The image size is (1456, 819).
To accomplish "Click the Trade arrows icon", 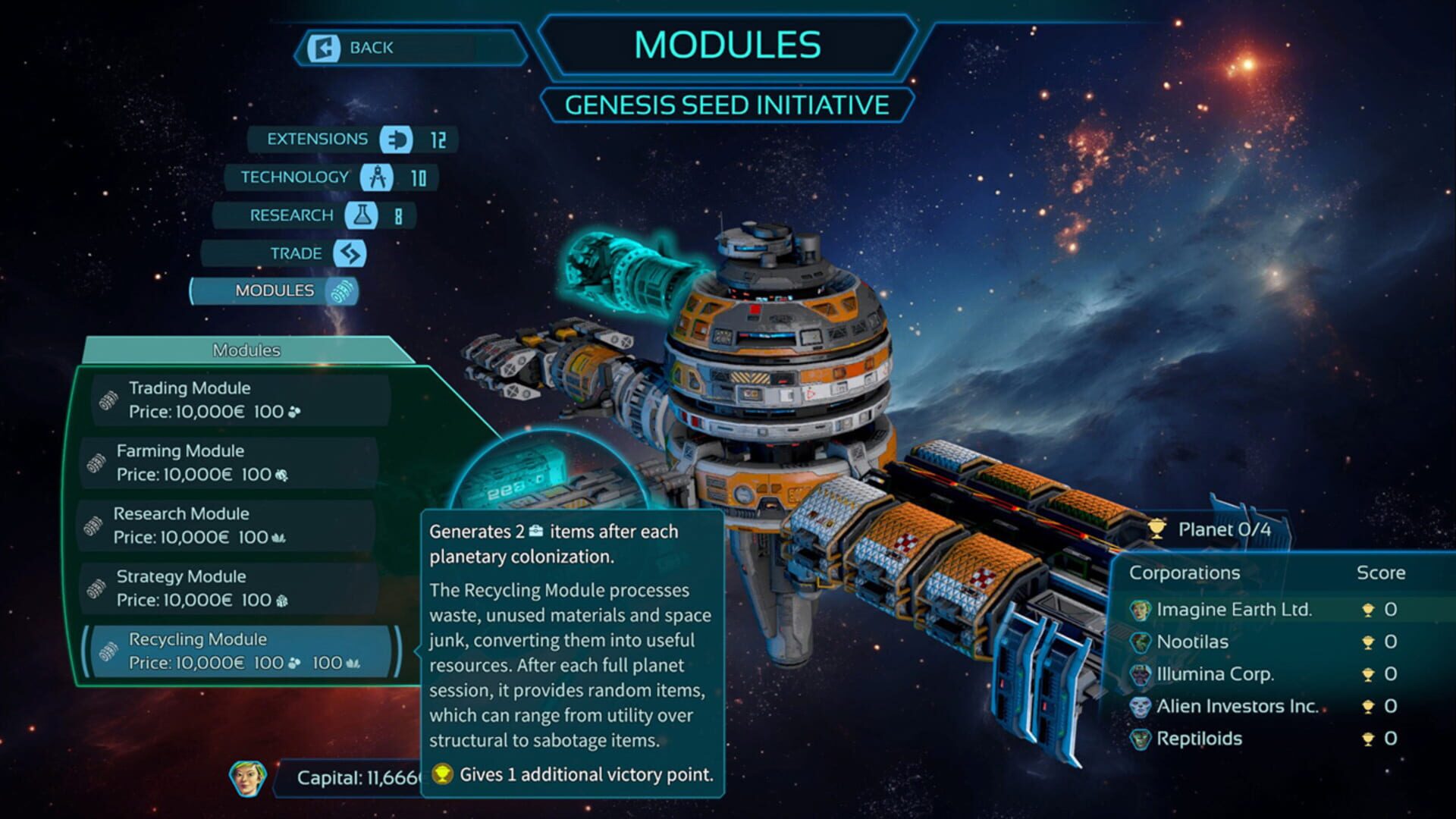I will point(348,253).
